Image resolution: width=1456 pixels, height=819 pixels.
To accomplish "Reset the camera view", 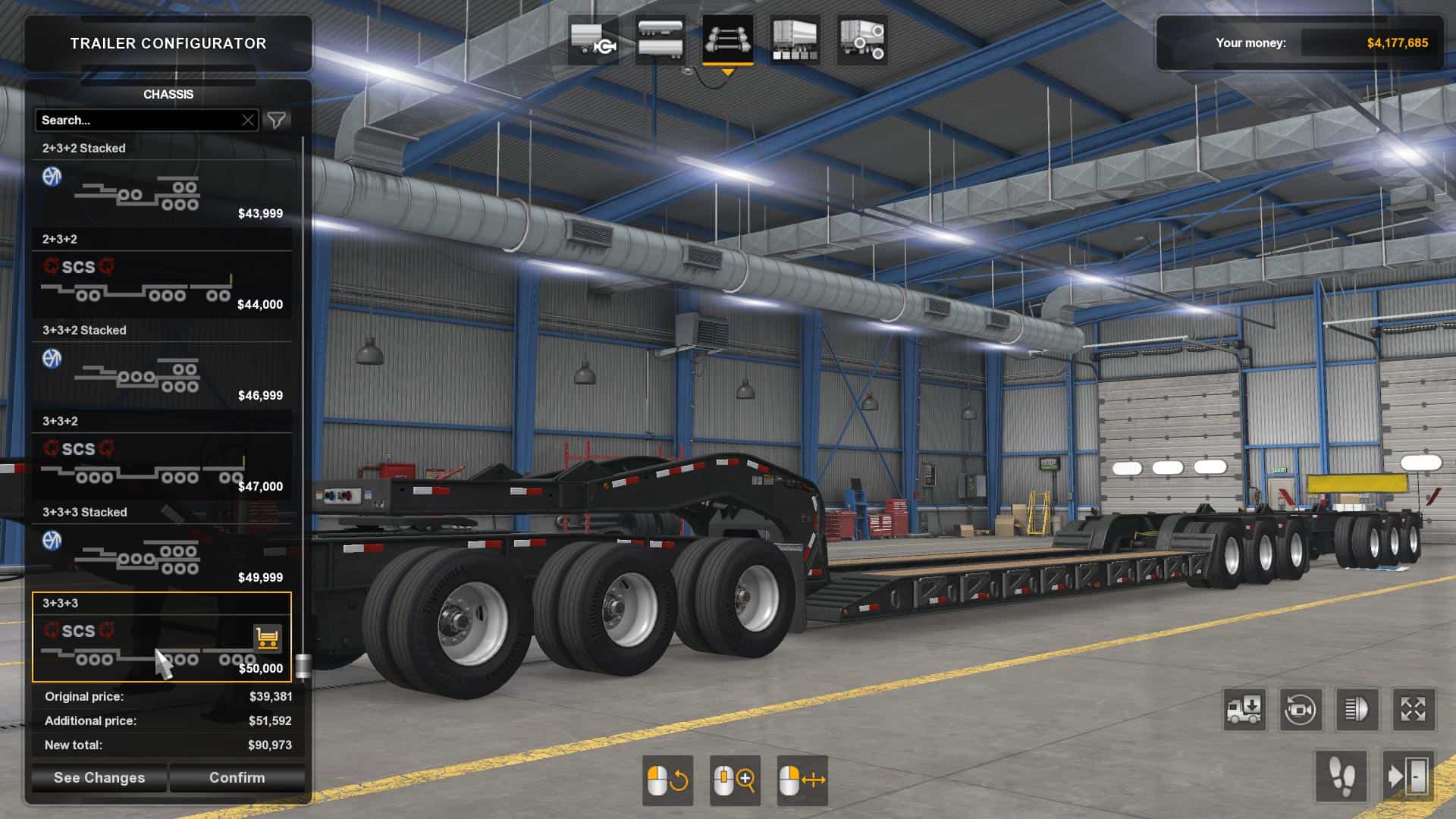I will 1301,711.
